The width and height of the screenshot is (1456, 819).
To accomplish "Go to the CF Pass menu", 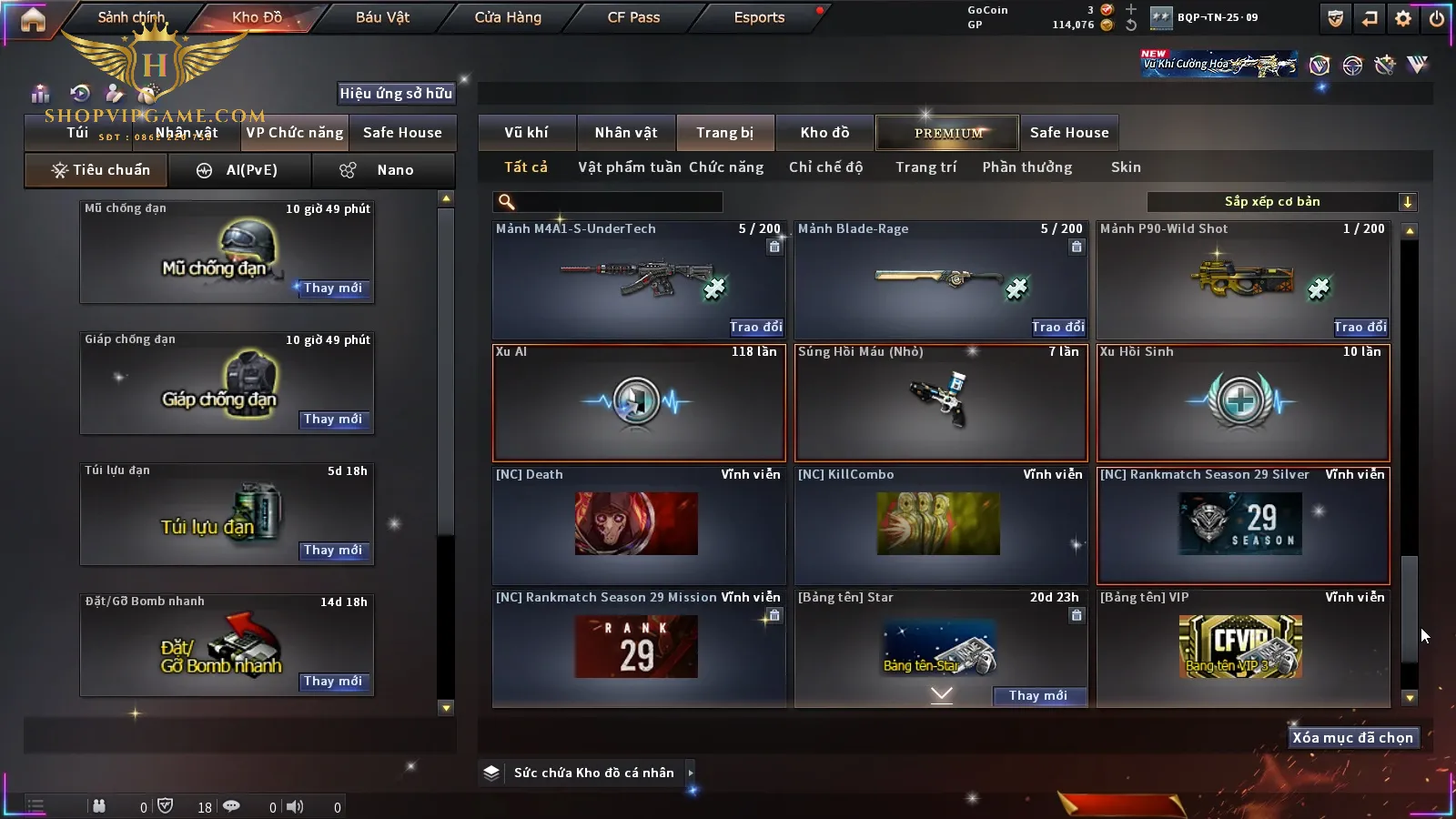I will (633, 17).
